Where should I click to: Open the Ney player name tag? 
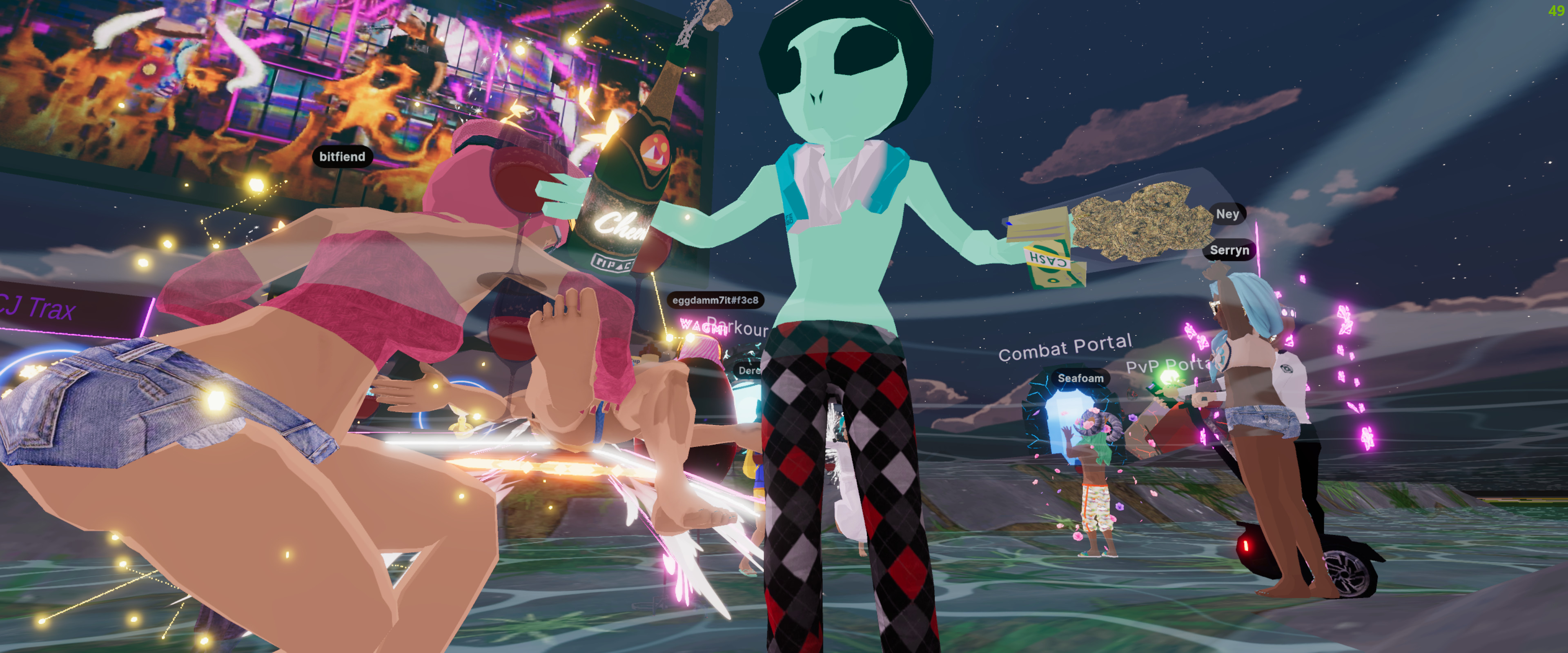point(1227,213)
